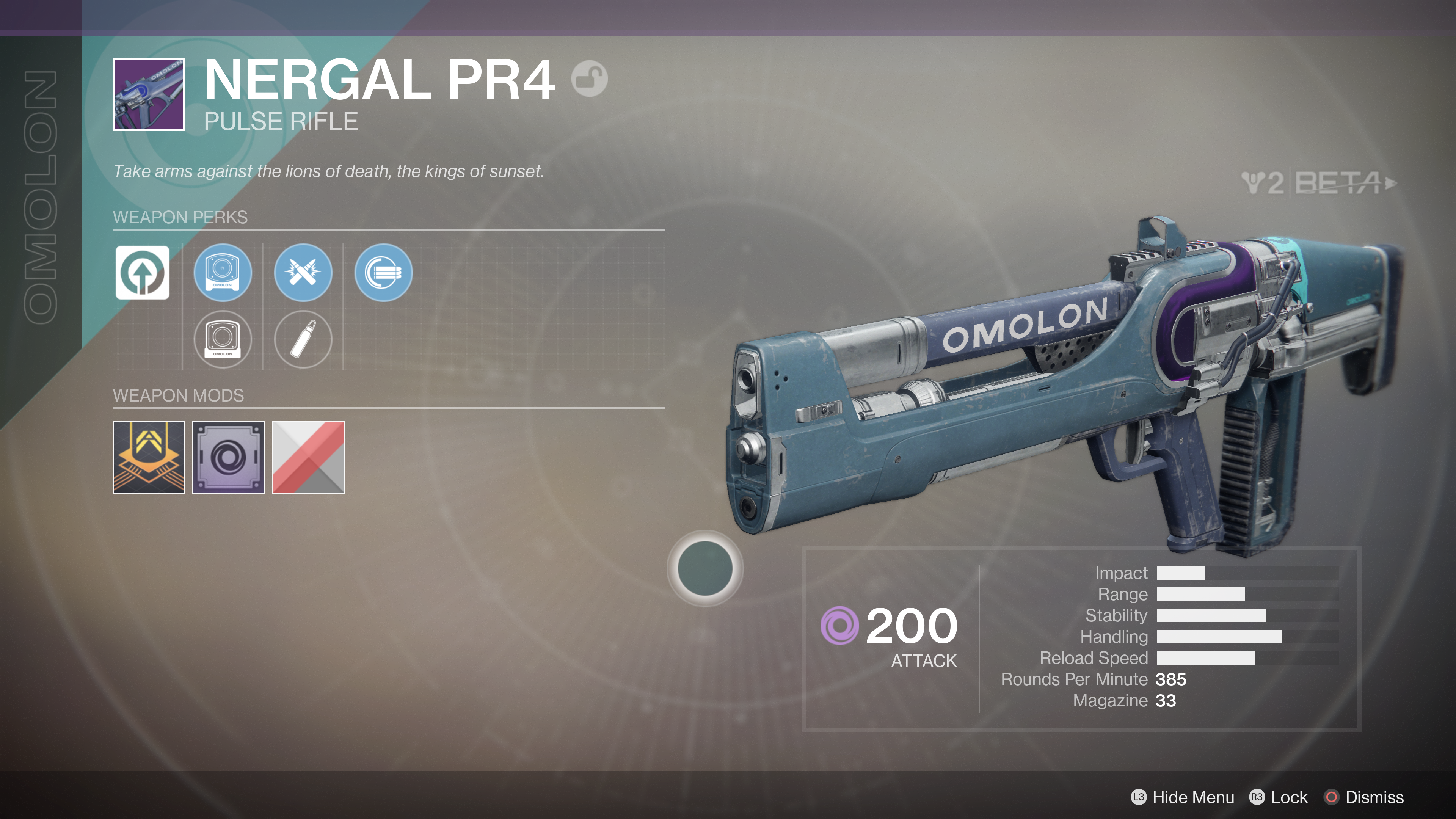This screenshot has height=819, width=1456.
Task: Hide the weapon inspection menu
Action: pos(1183,797)
